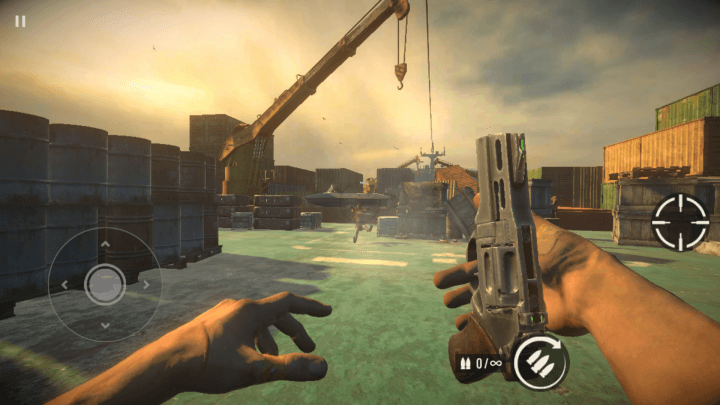The width and height of the screenshot is (720, 405).
Task: Pause the game with the top-left icon
Action: [x=20, y=21]
